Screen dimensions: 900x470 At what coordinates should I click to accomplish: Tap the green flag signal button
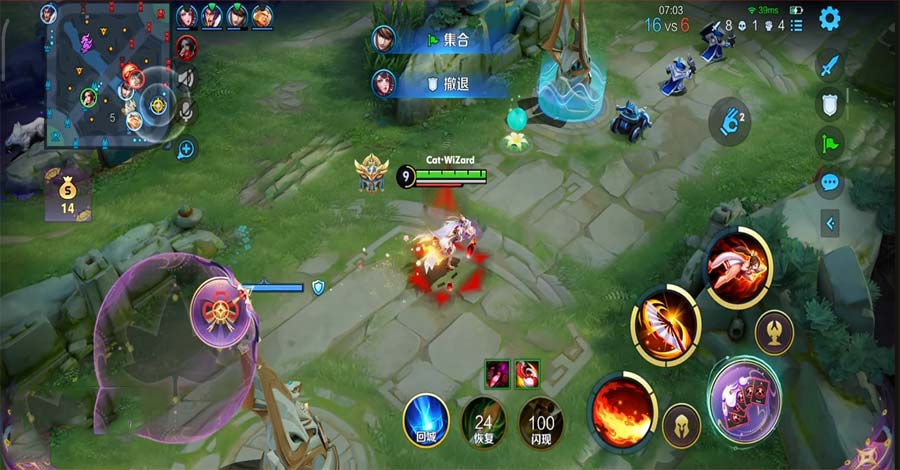[829, 143]
